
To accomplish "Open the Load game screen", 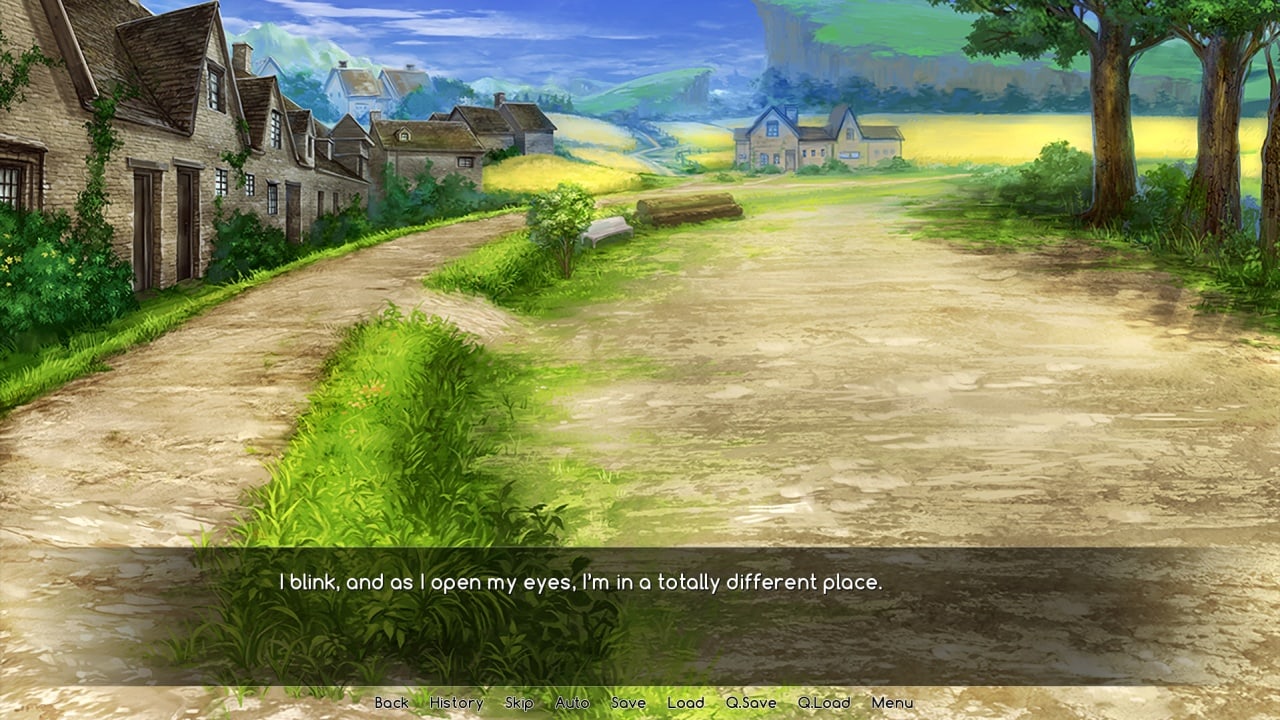I will click(x=686, y=703).
